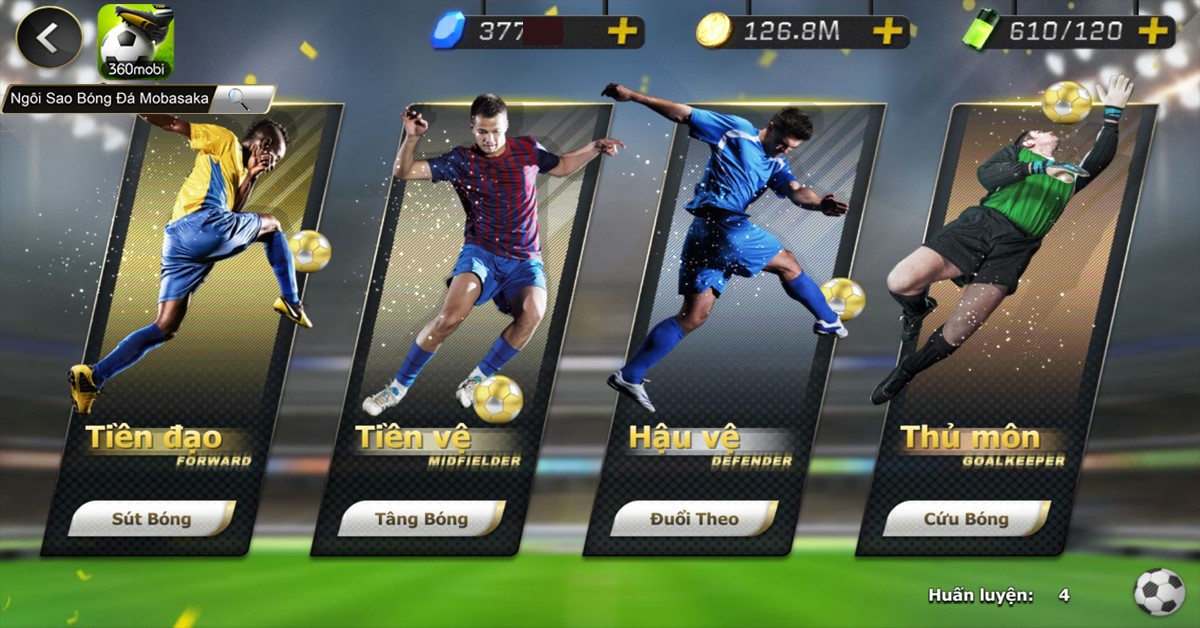
Task: Select the Cứu Bóng button
Action: coord(966,519)
